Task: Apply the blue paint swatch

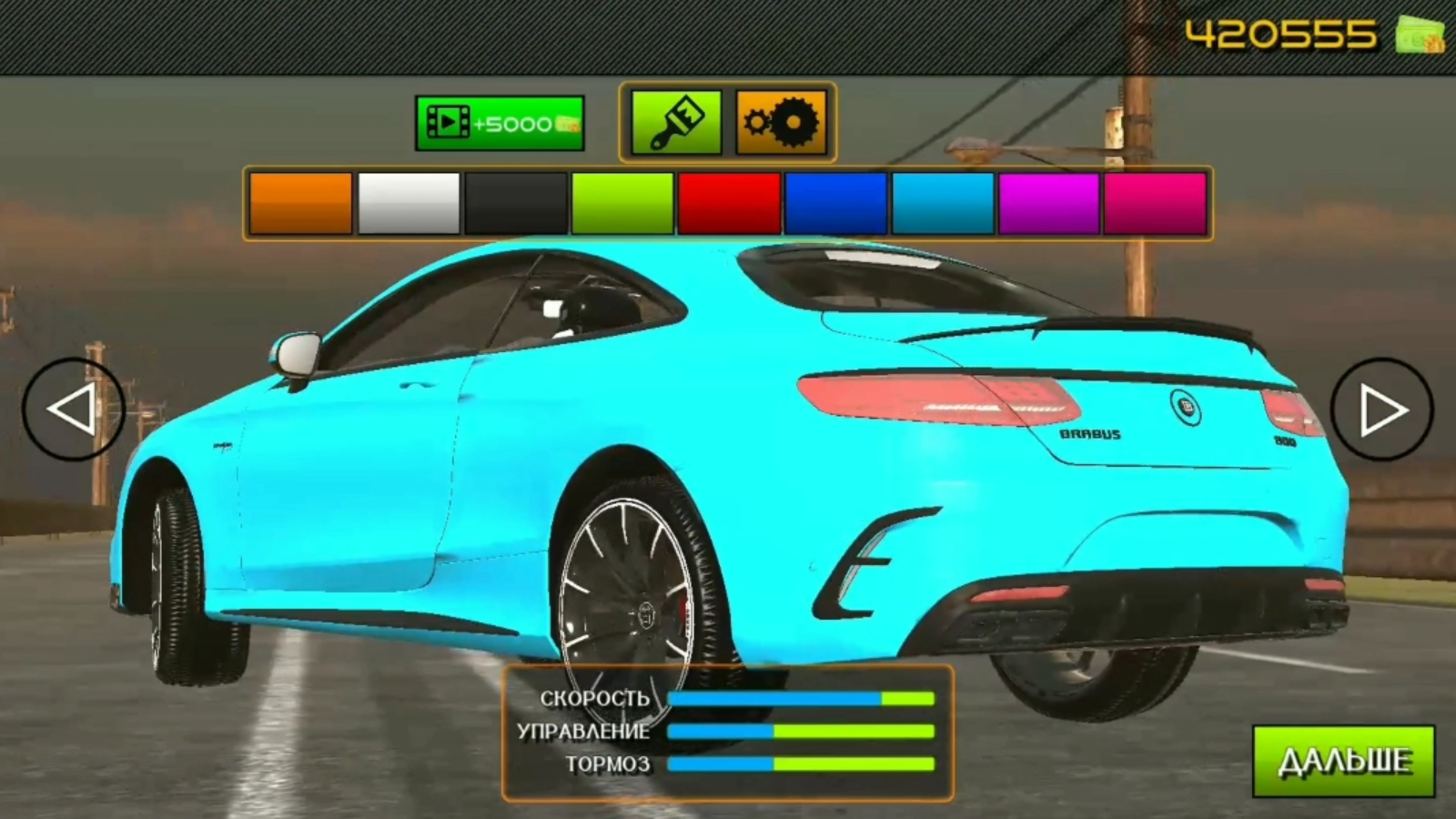Action: coord(836,202)
